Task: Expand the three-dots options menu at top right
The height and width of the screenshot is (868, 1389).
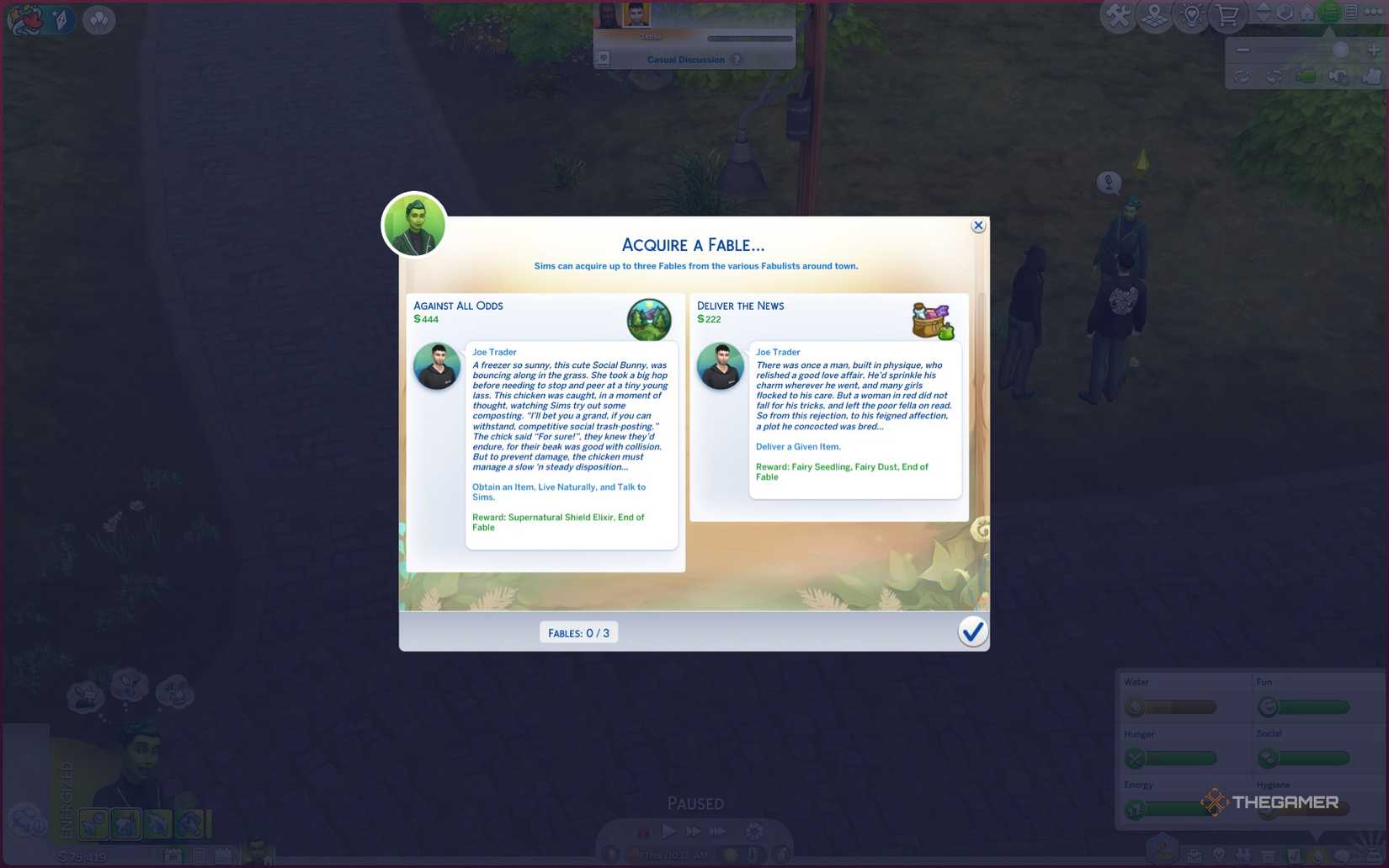Action: [1376, 12]
